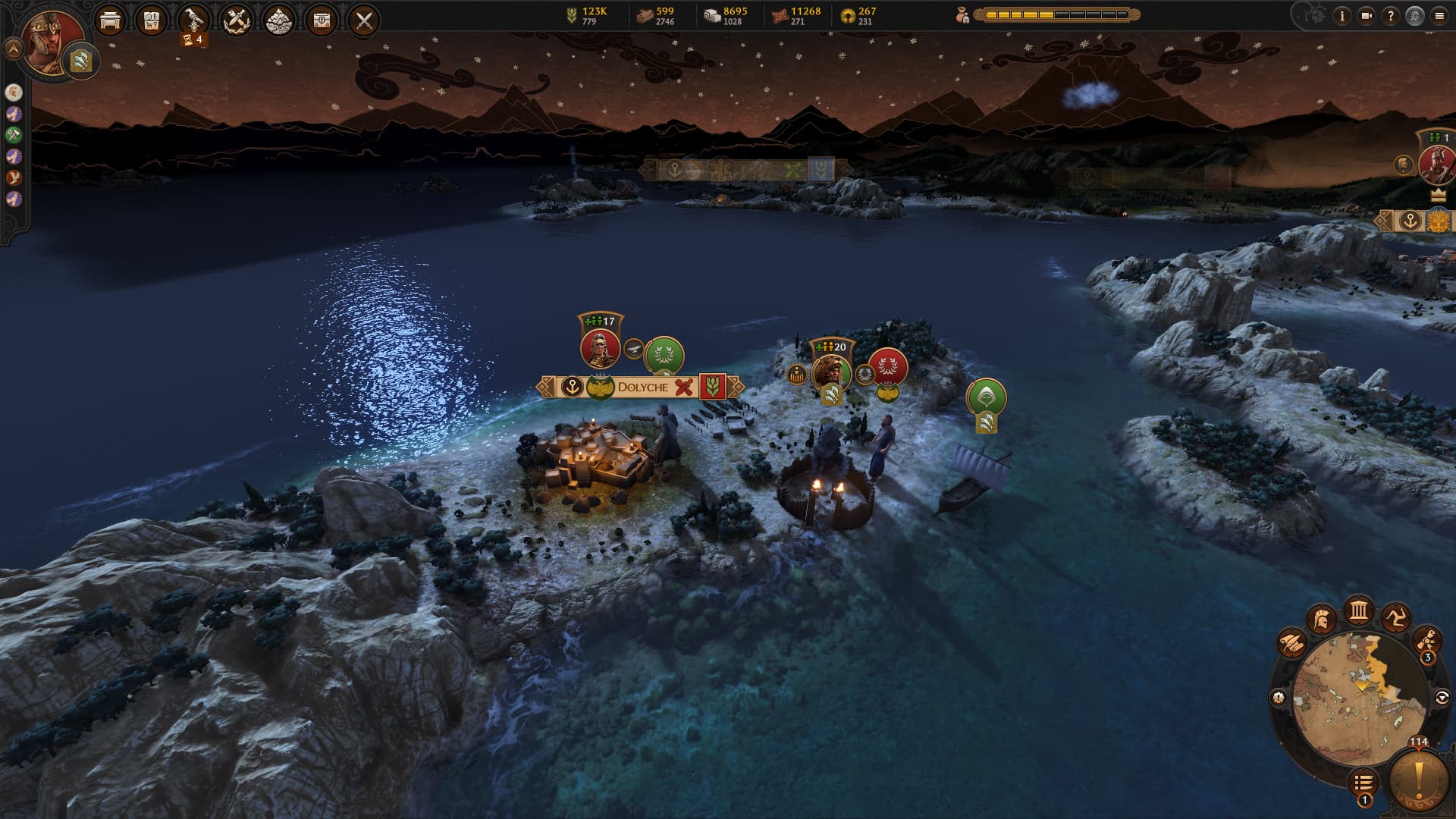Screen dimensions: 1456x819
Task: Click the Greek helmet button above minimap
Action: (1322, 620)
